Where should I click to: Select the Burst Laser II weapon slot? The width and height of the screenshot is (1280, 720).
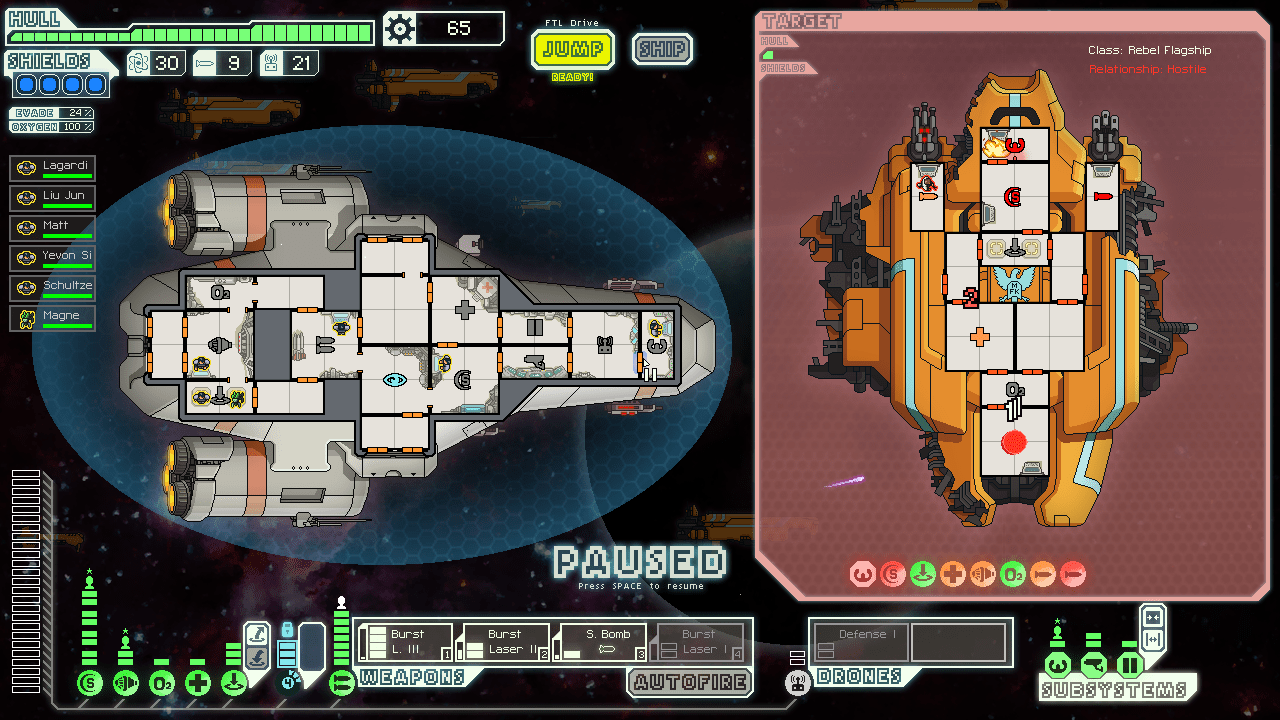pyautogui.click(x=503, y=642)
